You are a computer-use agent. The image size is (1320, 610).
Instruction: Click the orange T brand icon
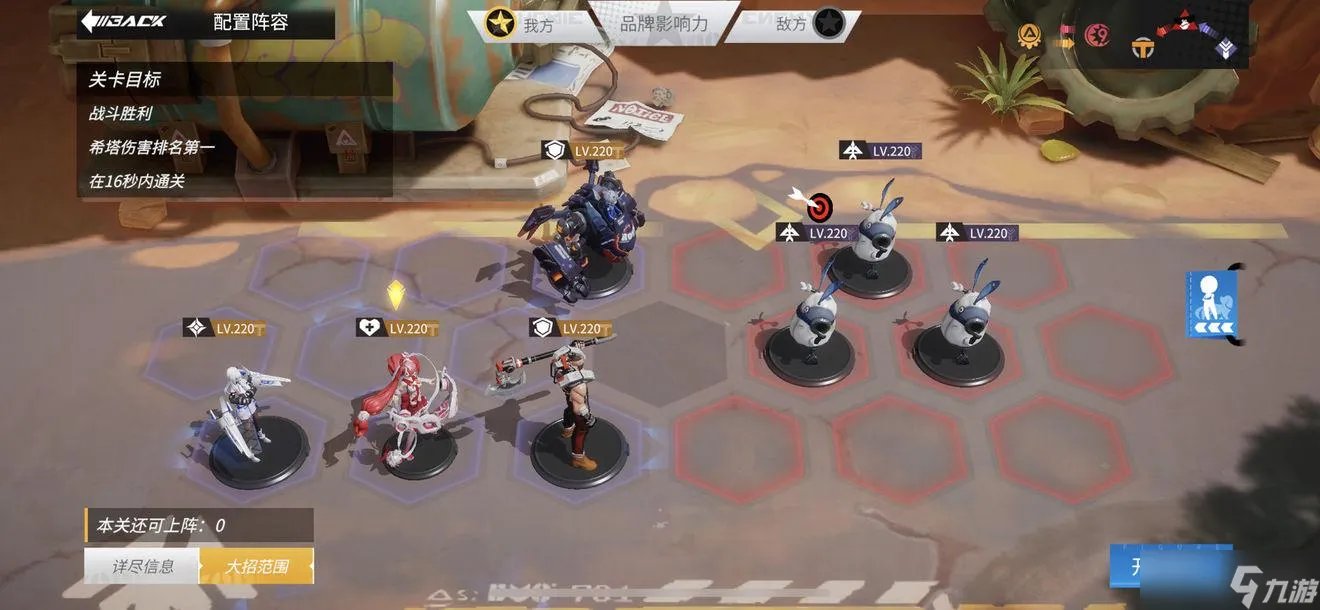(x=1143, y=47)
